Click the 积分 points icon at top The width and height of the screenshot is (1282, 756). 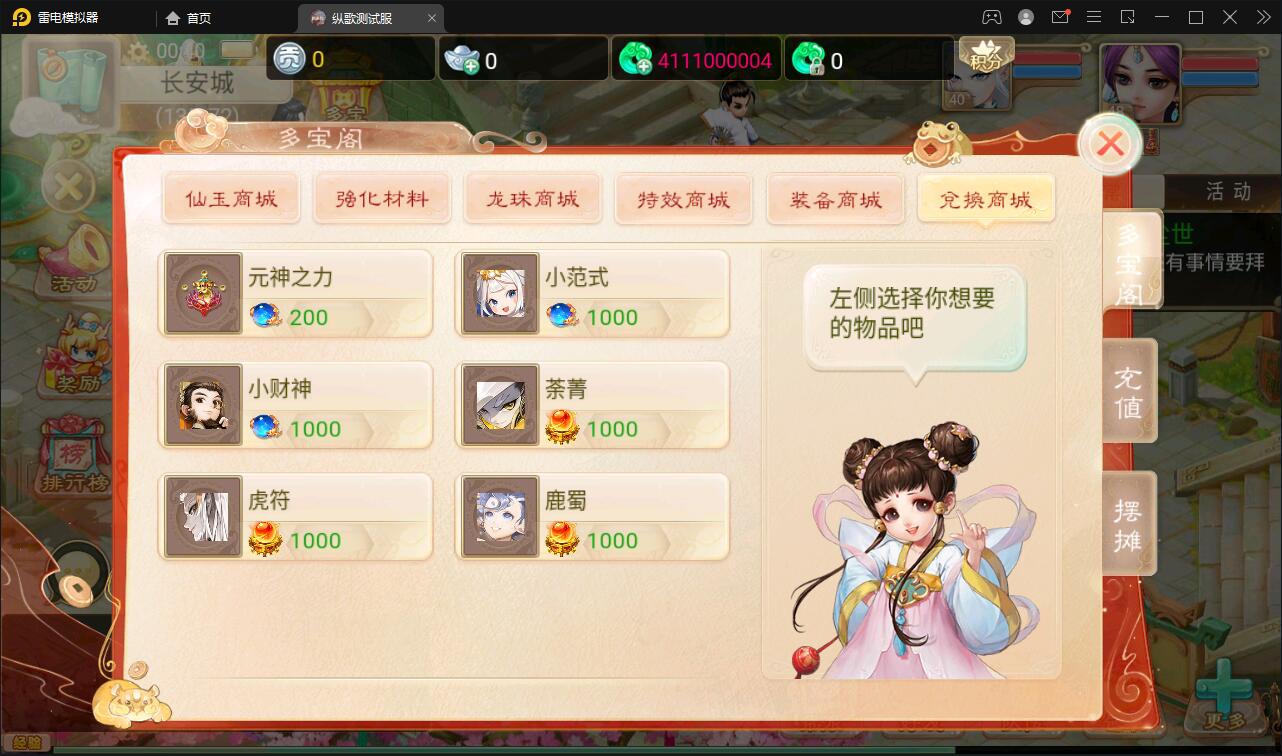click(x=985, y=55)
